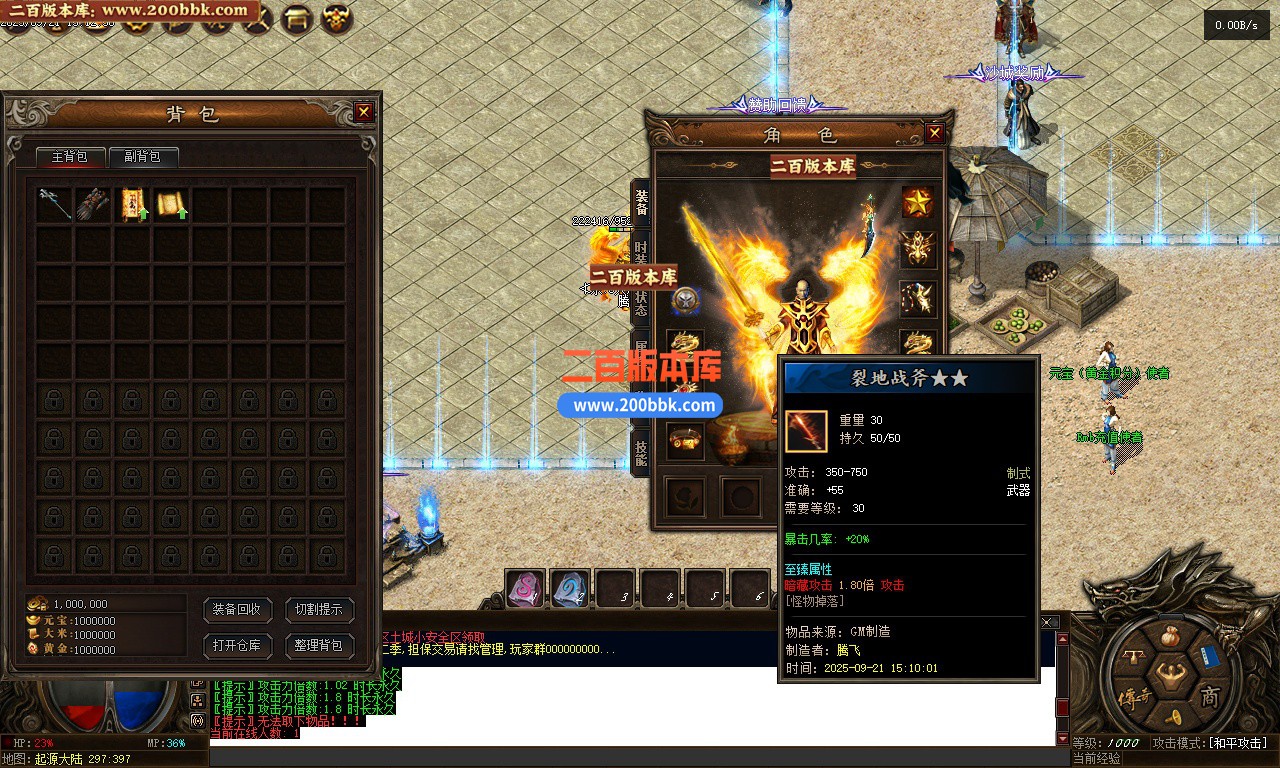The width and height of the screenshot is (1280, 768).
Task: Click the scales icon on the wheel
Action: pos(1134,656)
